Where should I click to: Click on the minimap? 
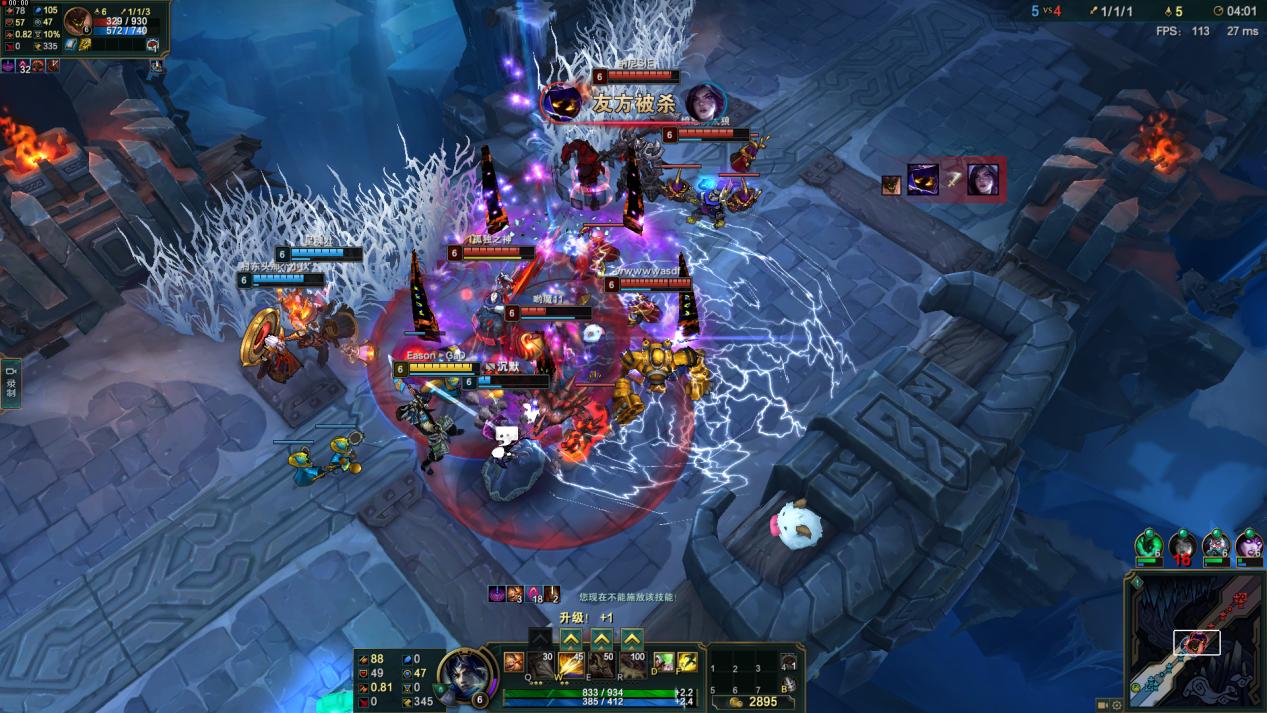point(1194,642)
